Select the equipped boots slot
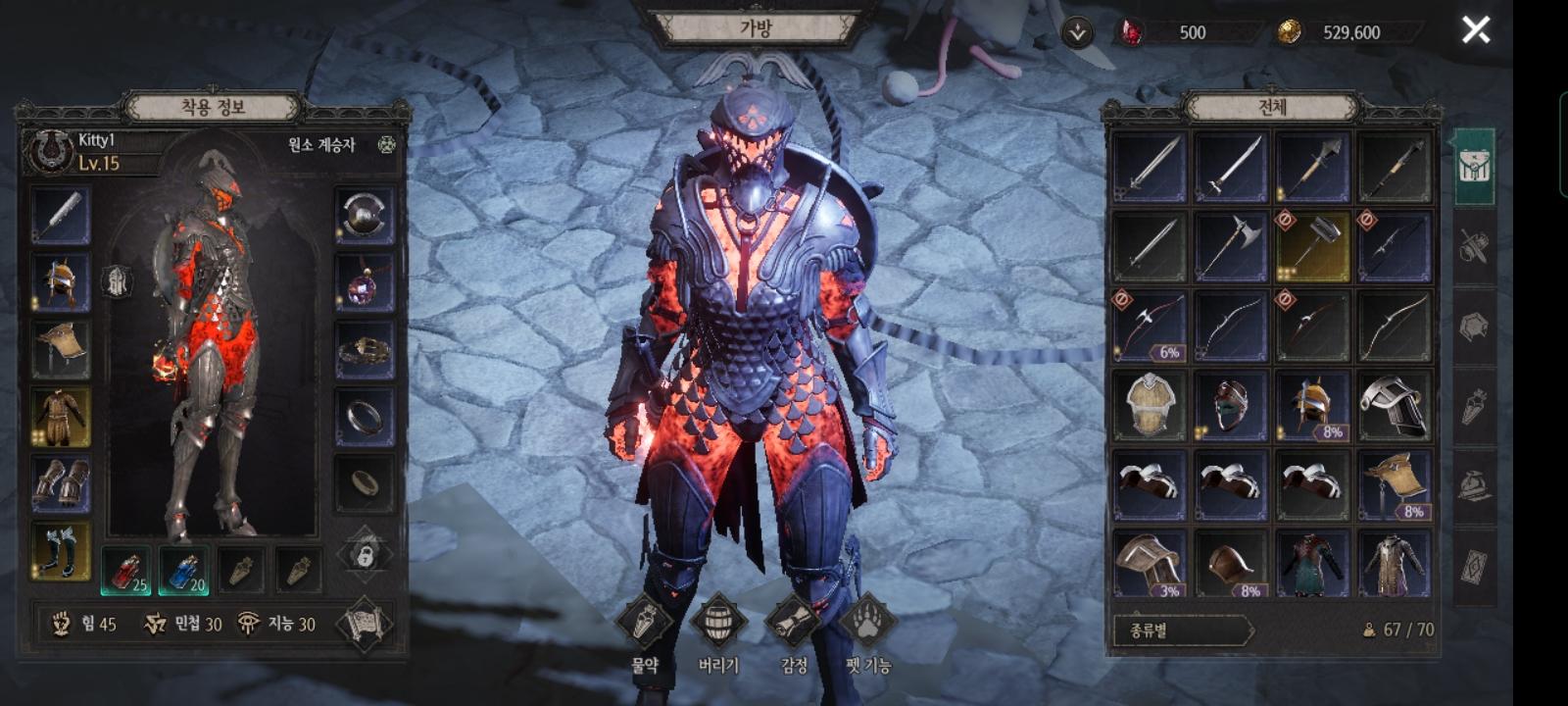The height and width of the screenshot is (706, 1568). [x=61, y=550]
